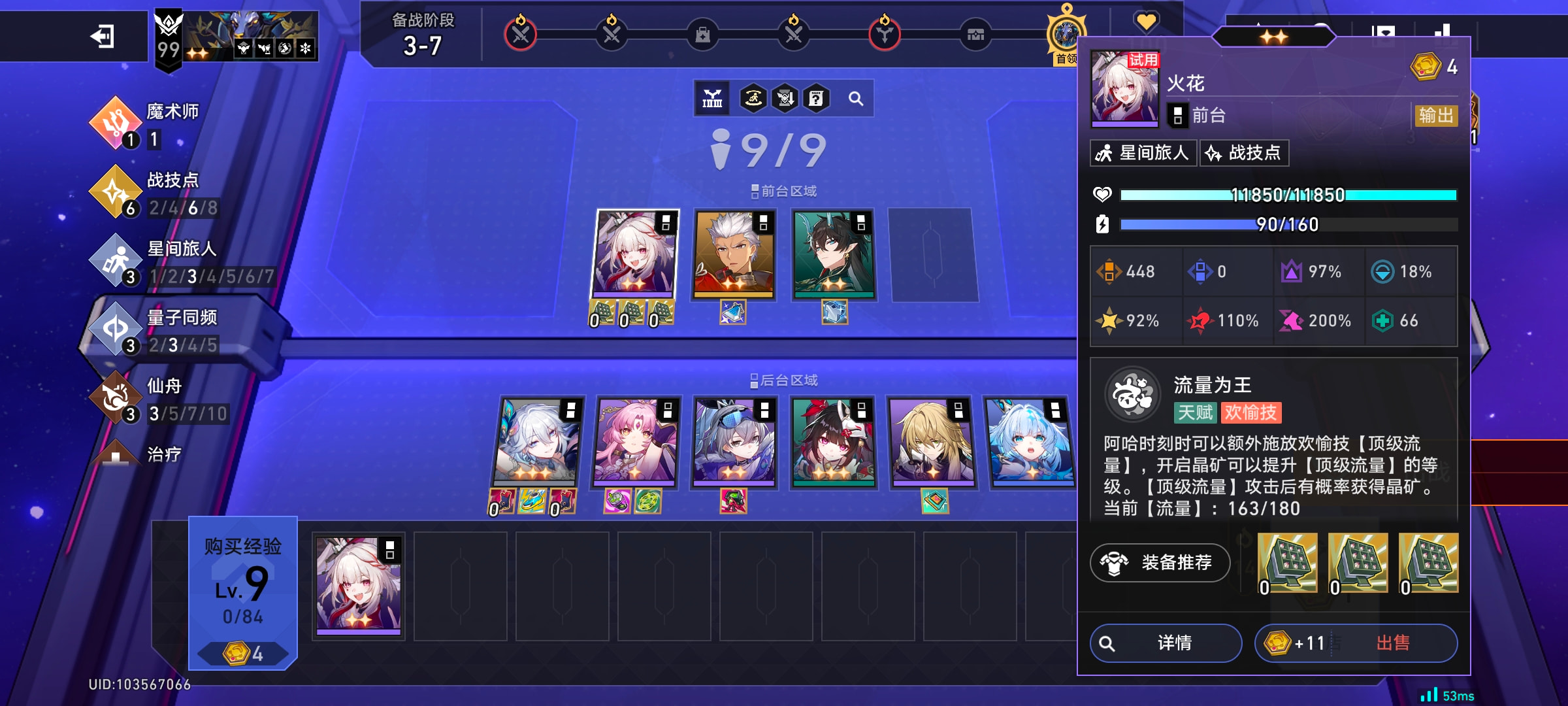Viewport: 1568px width, 706px height.
Task: Select the green dragon-horned unit on frontline
Action: (832, 254)
